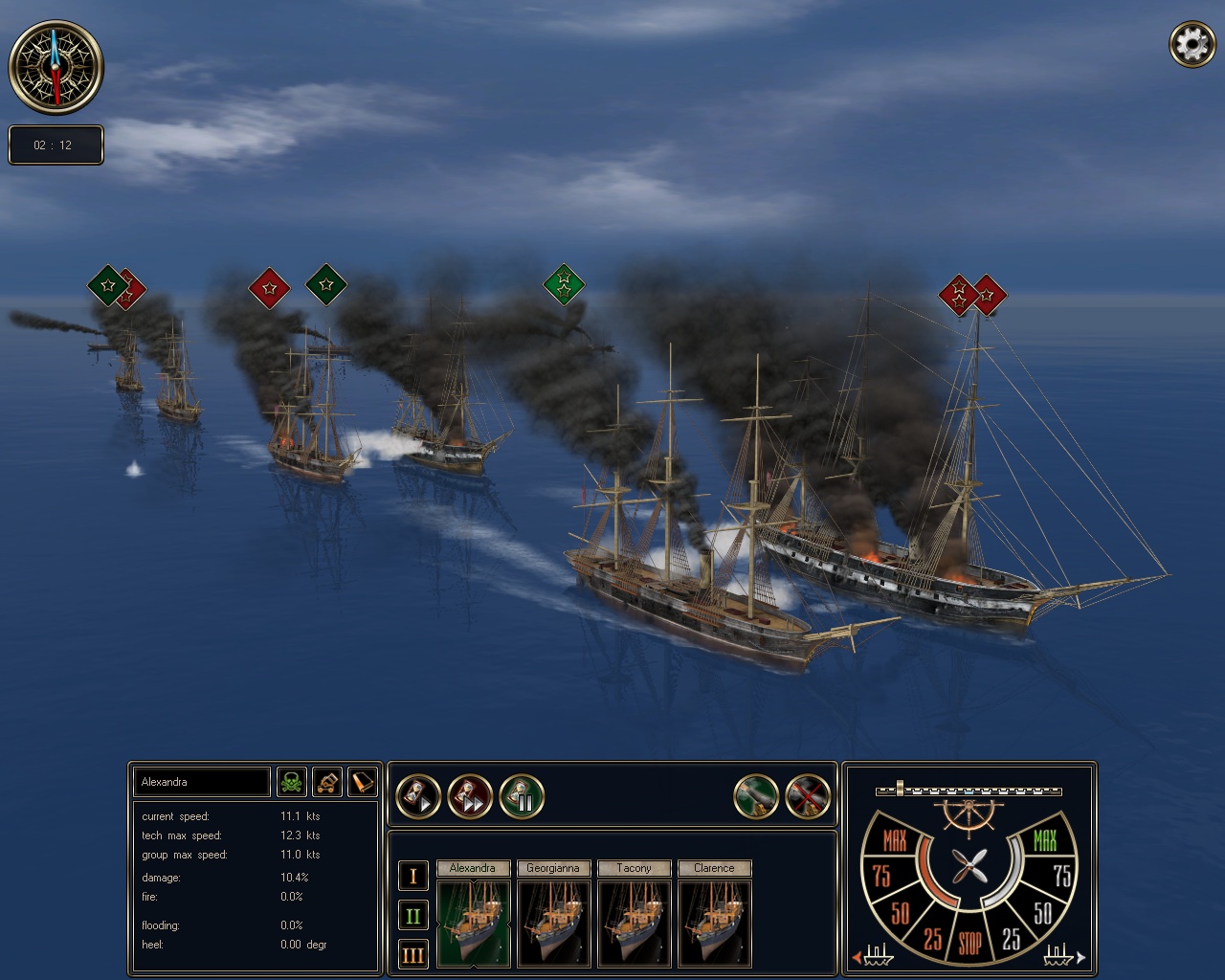Click the hourglass play time control icon
The image size is (1225, 980).
click(x=419, y=795)
